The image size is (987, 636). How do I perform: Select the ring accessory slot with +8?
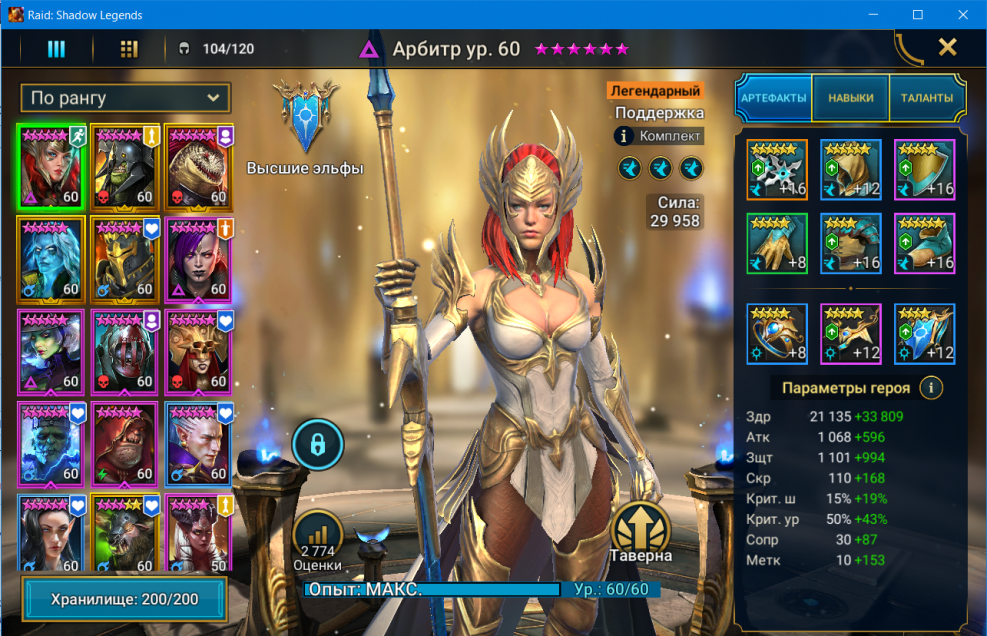(x=777, y=334)
